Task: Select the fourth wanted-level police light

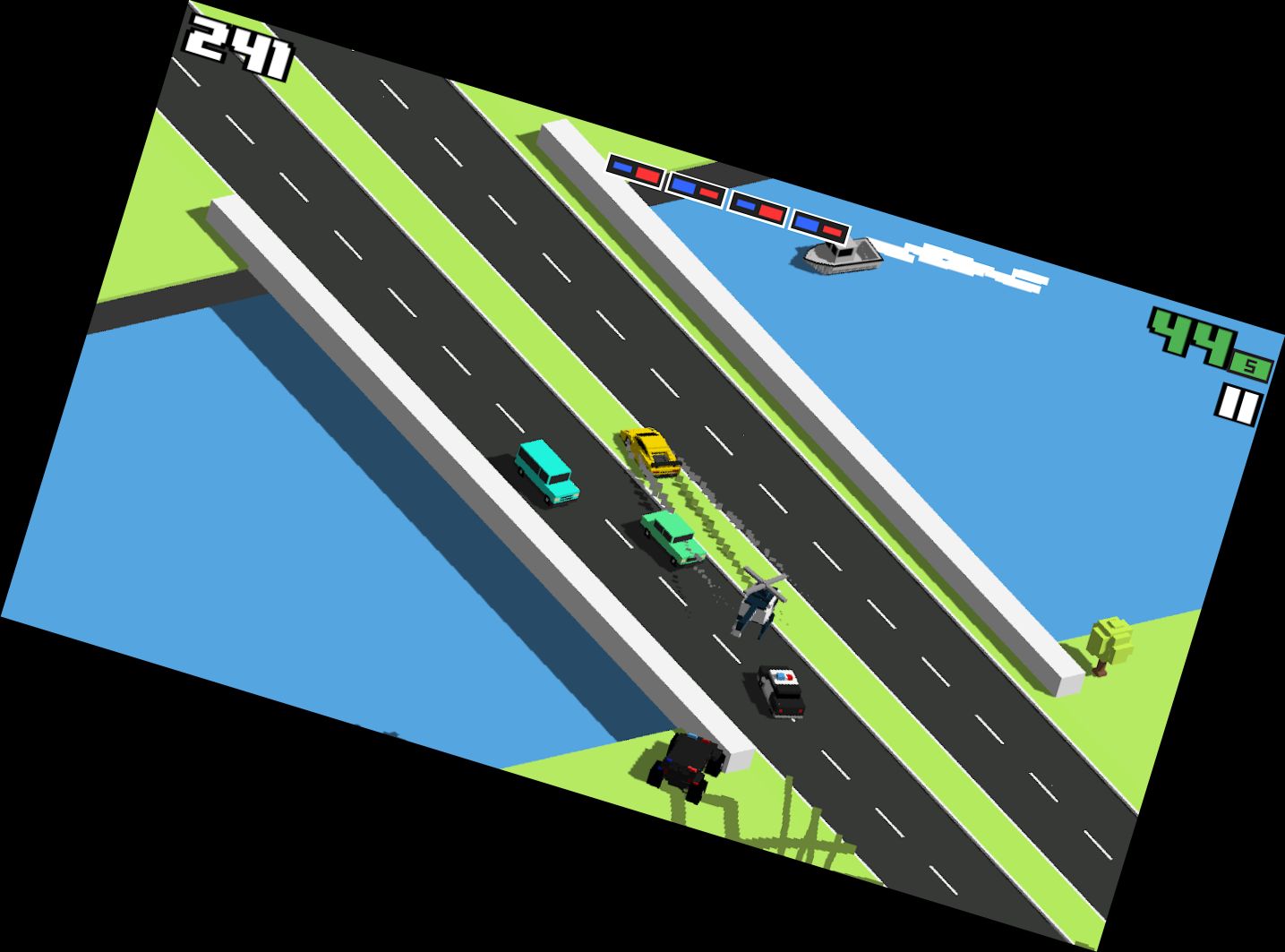Action: coord(819,225)
